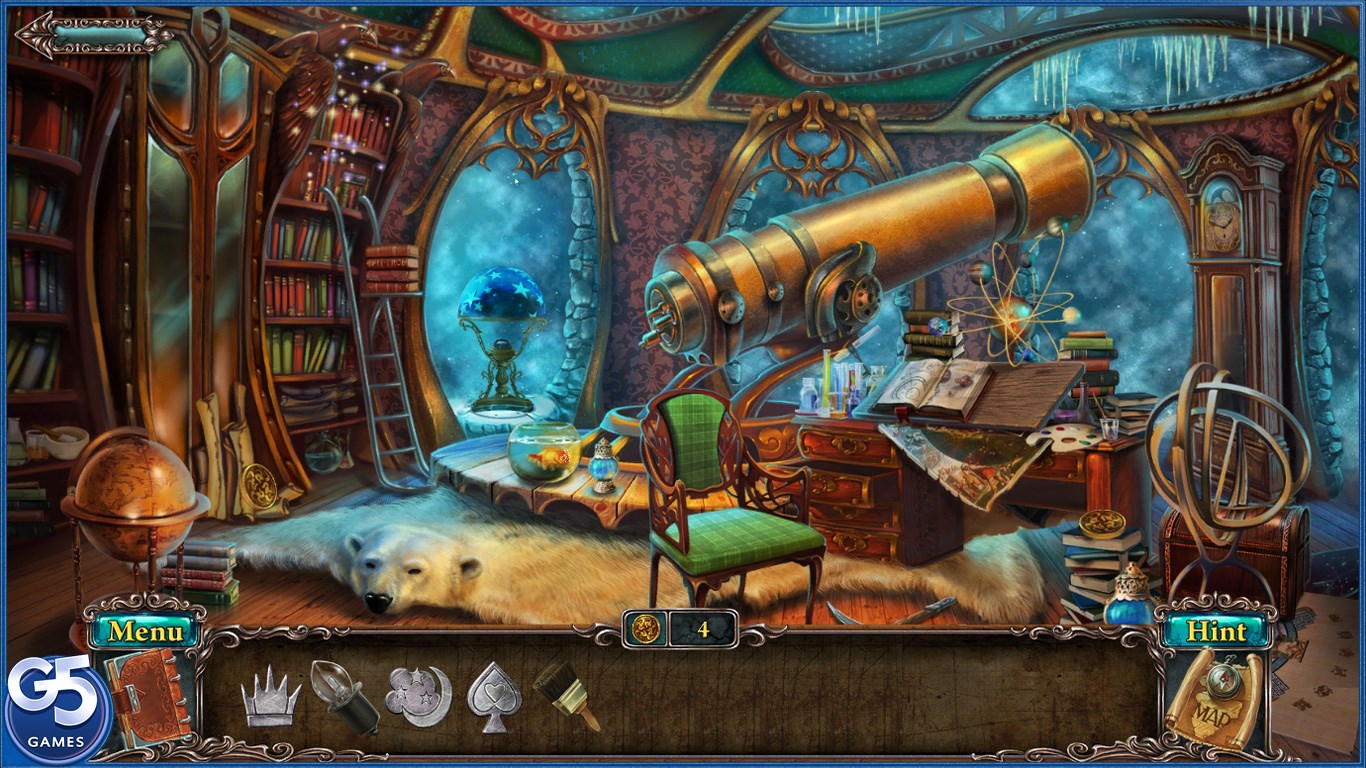The height and width of the screenshot is (768, 1366).
Task: Select the paintbrush inventory item
Action: point(565,695)
